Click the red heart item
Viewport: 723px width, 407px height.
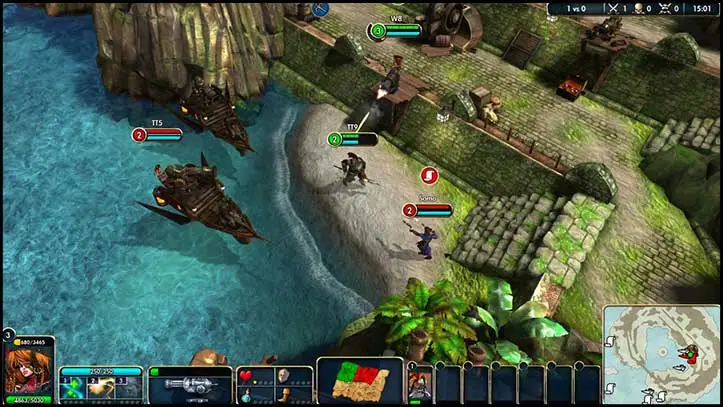246,376
